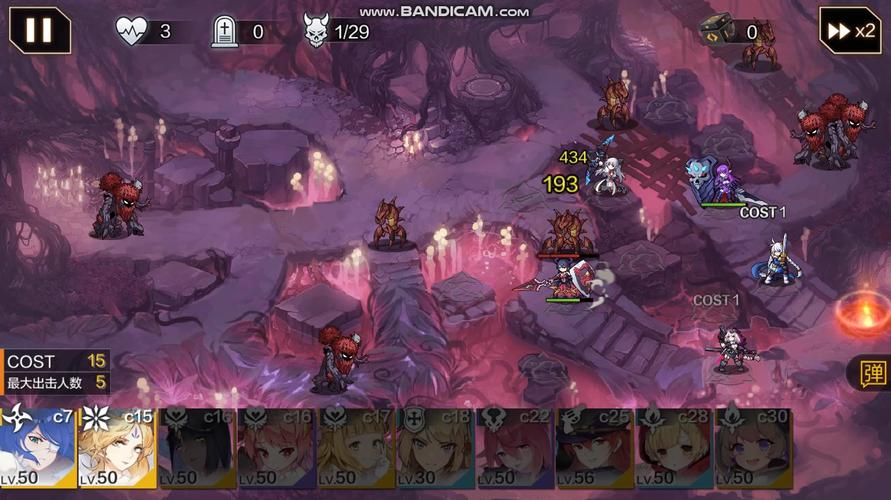Pause the battle
Image resolution: width=891 pixels, height=500 pixels.
(x=40, y=30)
